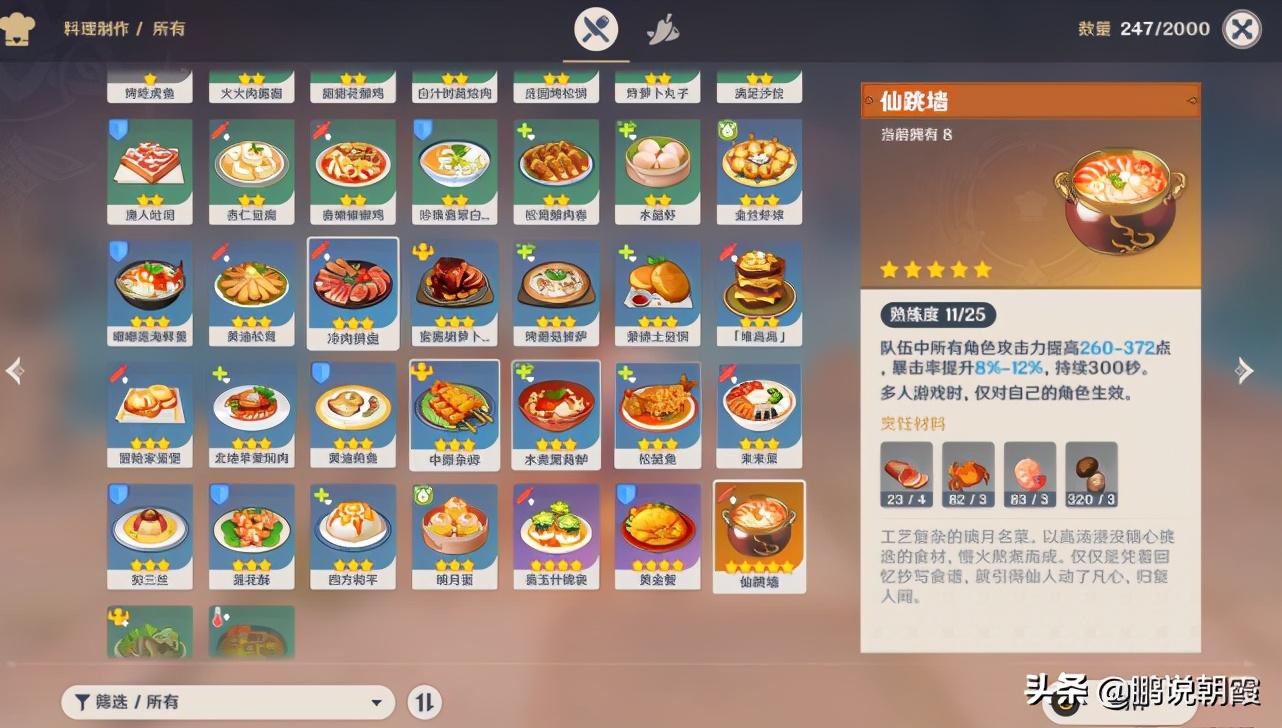Select the 水晶虾 dumpling dish
The width and height of the screenshot is (1282, 728).
click(657, 171)
